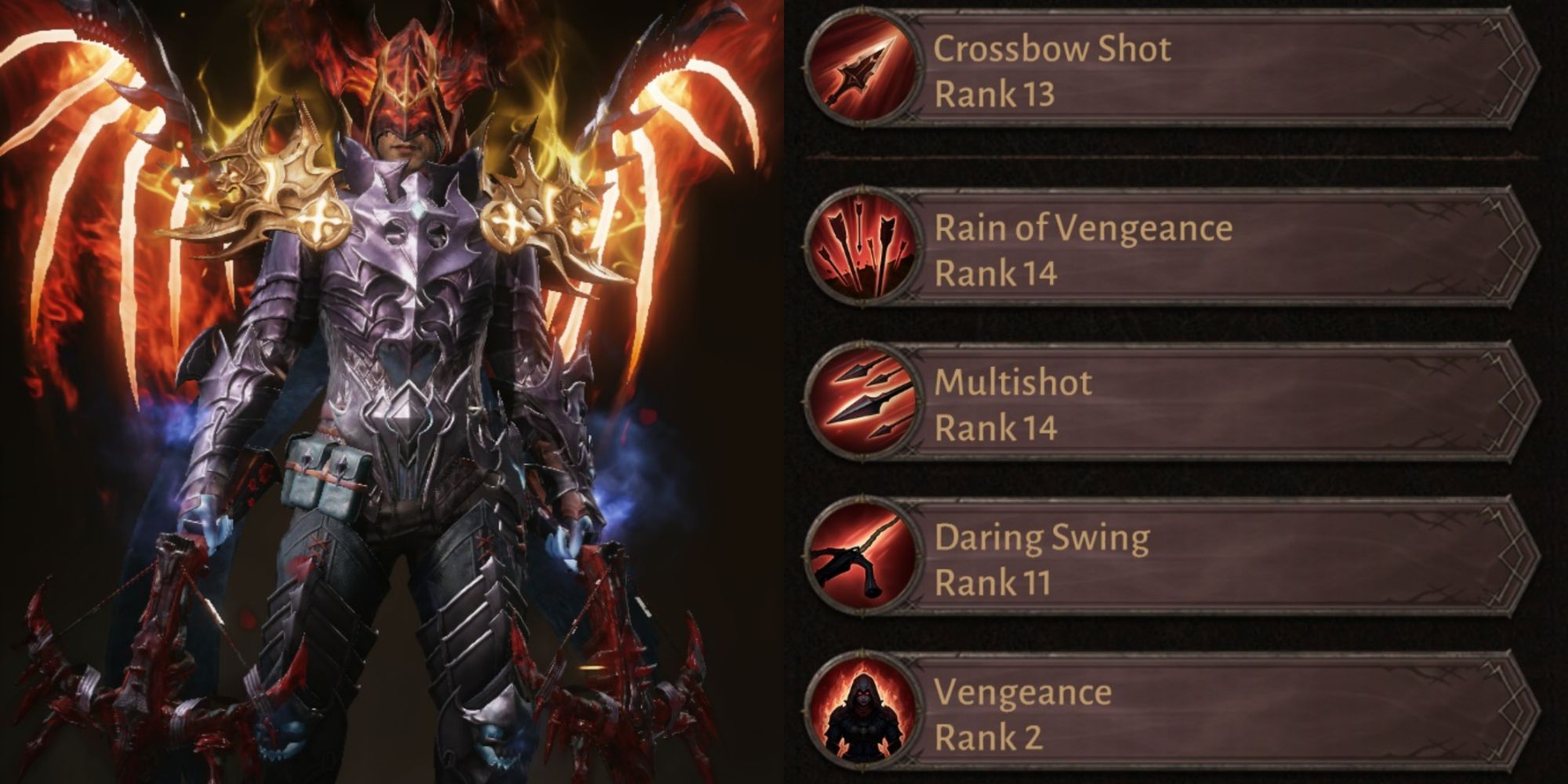Tap the Multishot triple-arrow icon
This screenshot has height=784, width=1568.
(x=862, y=404)
